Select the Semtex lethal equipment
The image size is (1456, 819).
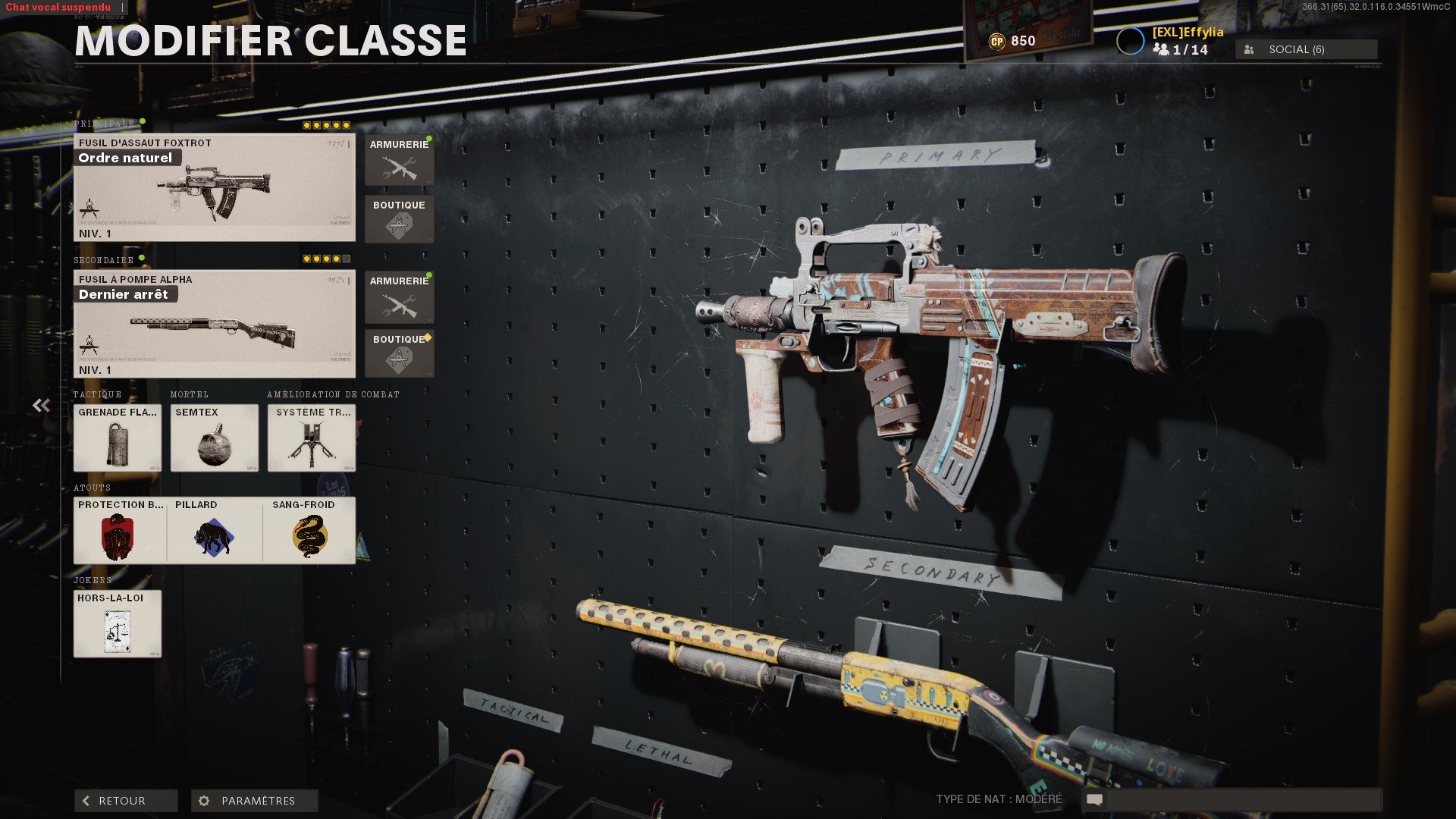(214, 438)
